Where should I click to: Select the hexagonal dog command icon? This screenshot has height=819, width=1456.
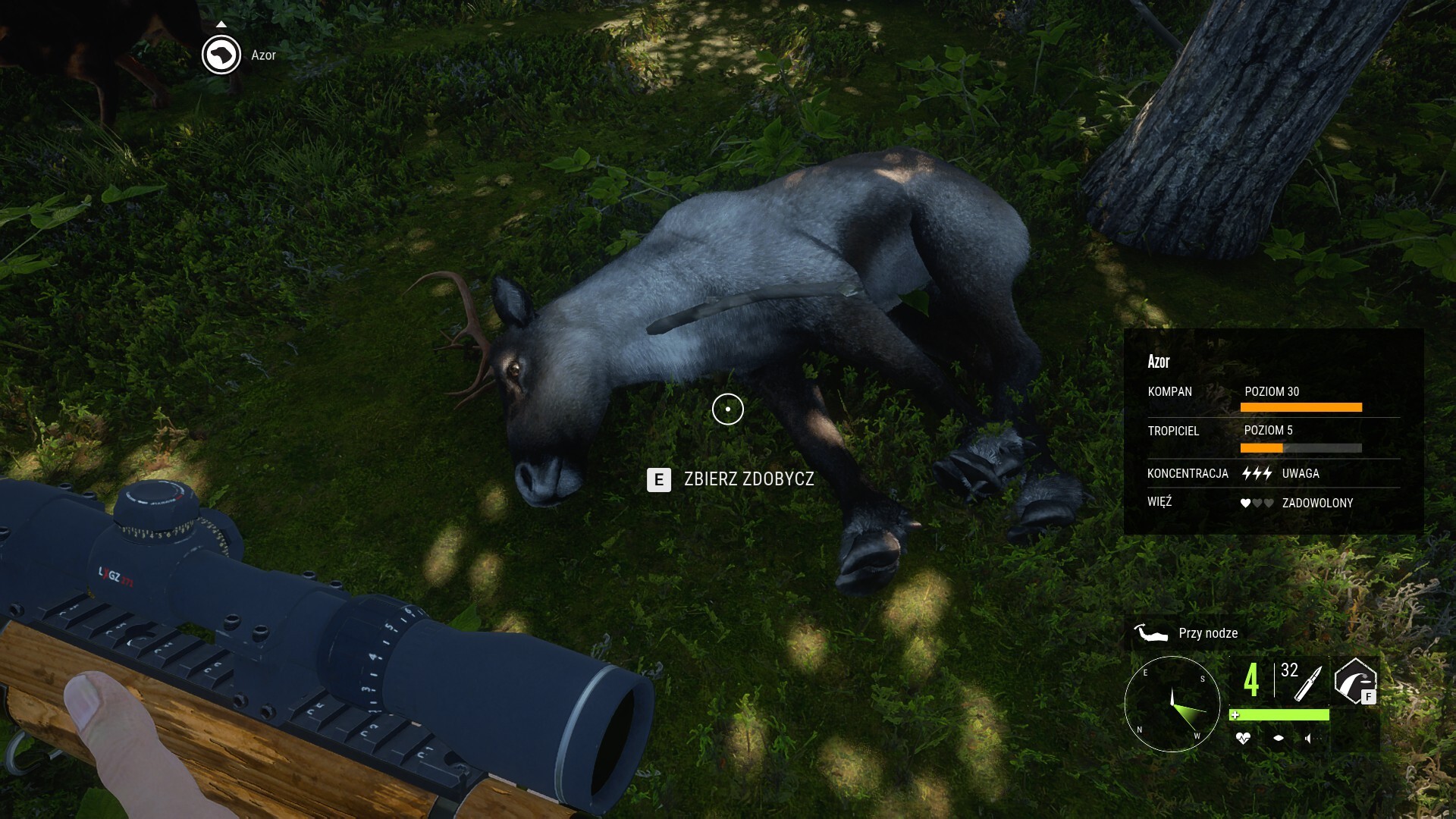click(x=1354, y=680)
